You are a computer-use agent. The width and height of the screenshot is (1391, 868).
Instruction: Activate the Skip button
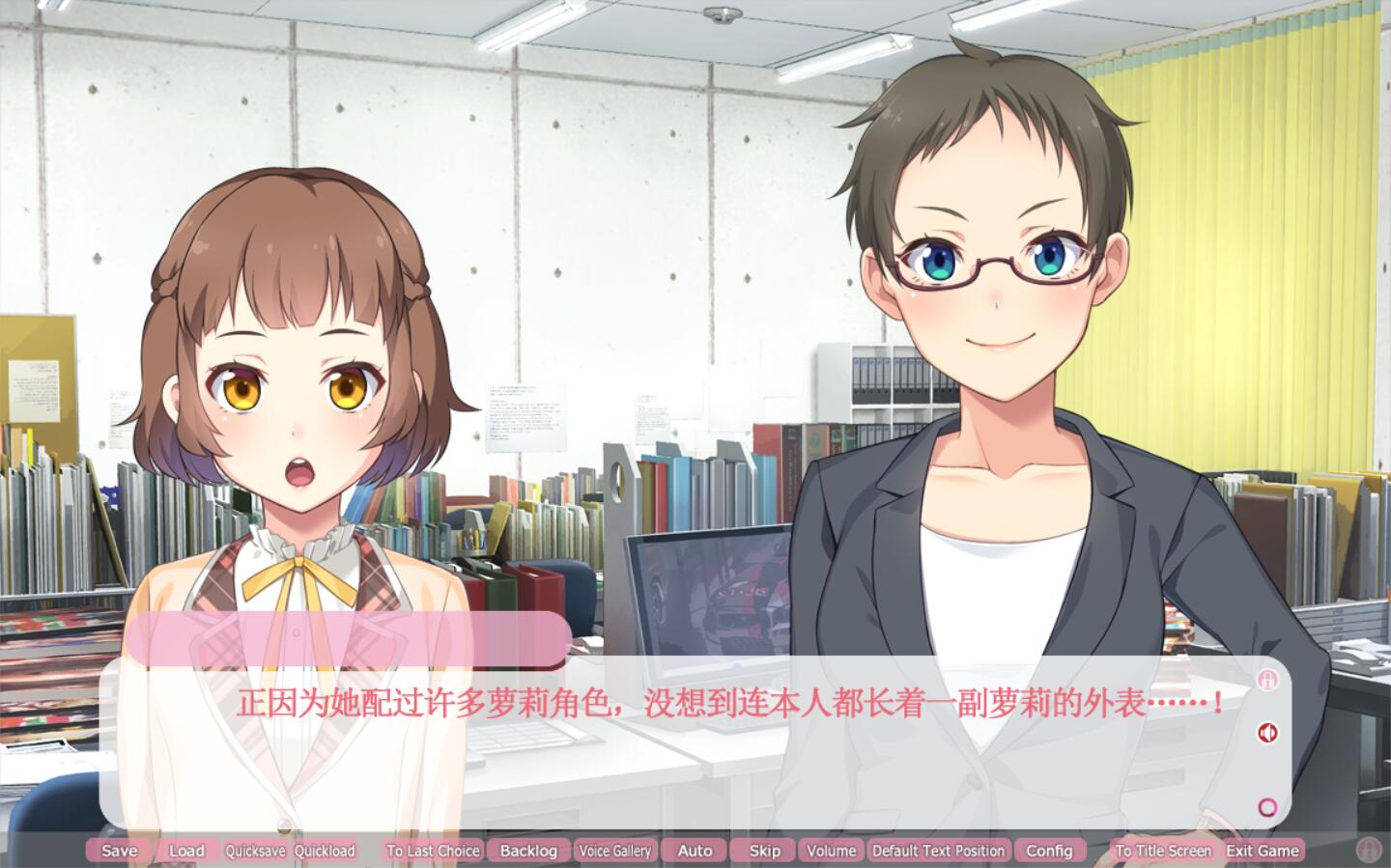point(764,851)
